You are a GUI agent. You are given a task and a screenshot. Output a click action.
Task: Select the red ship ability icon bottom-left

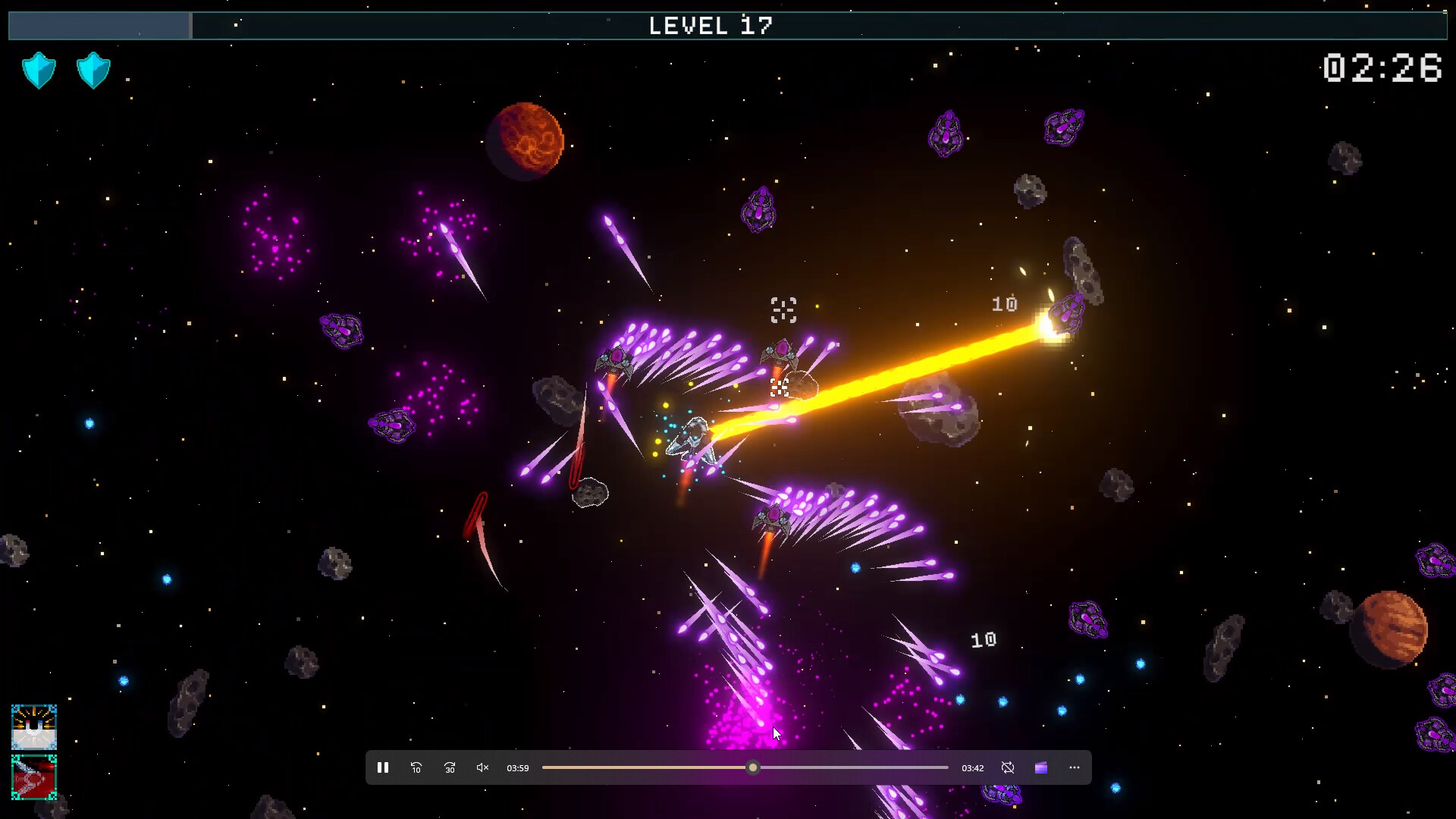click(34, 777)
